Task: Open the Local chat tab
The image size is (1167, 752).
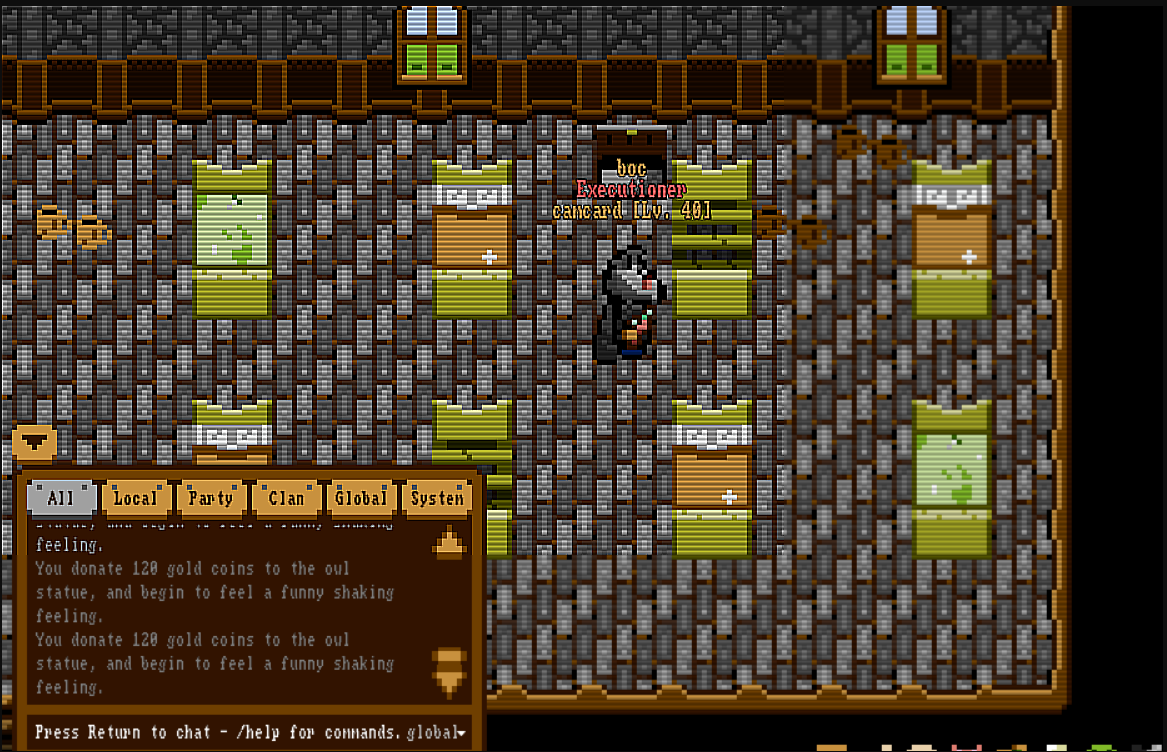Action: coord(135,497)
